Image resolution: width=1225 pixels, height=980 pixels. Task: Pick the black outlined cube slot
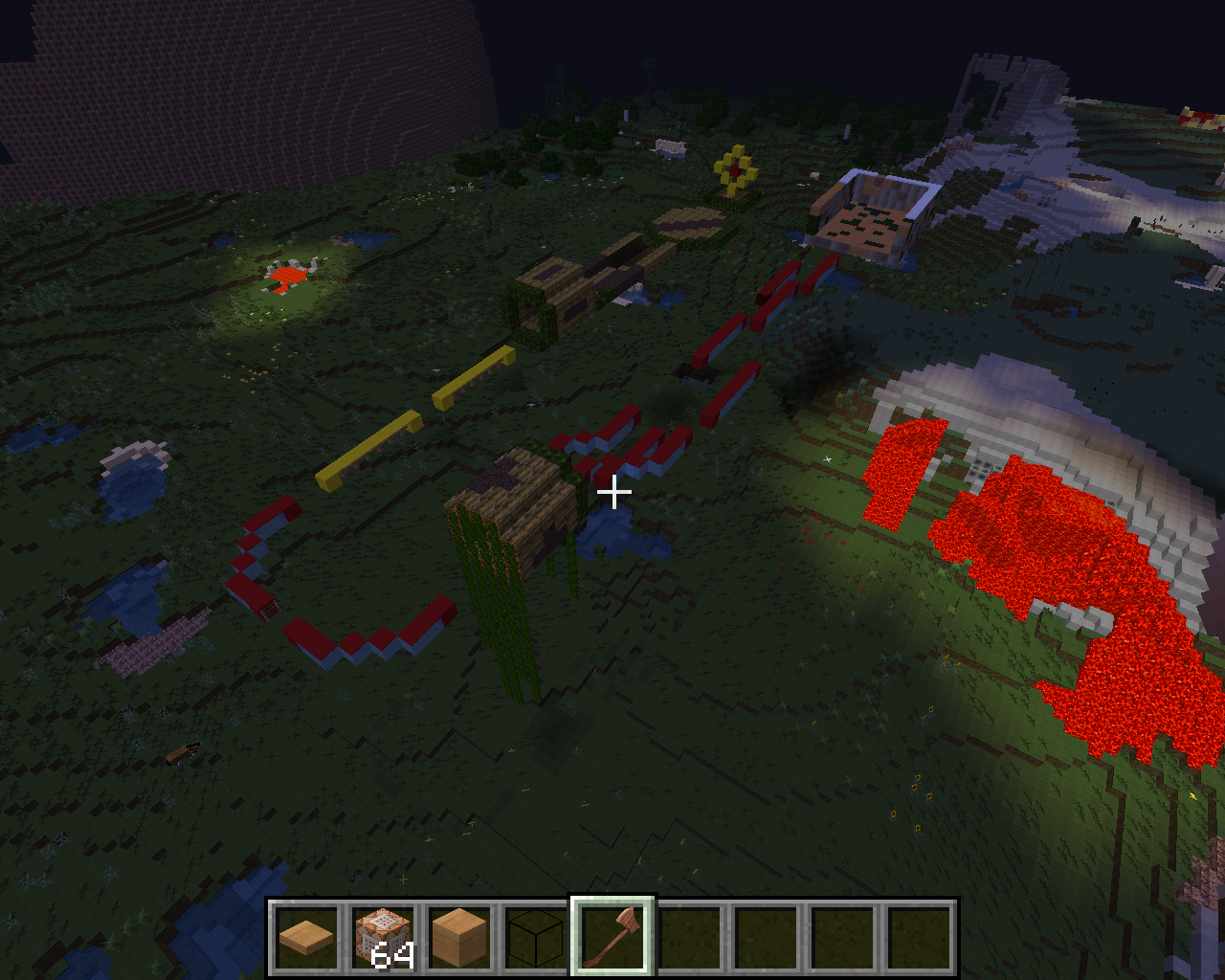(x=536, y=937)
